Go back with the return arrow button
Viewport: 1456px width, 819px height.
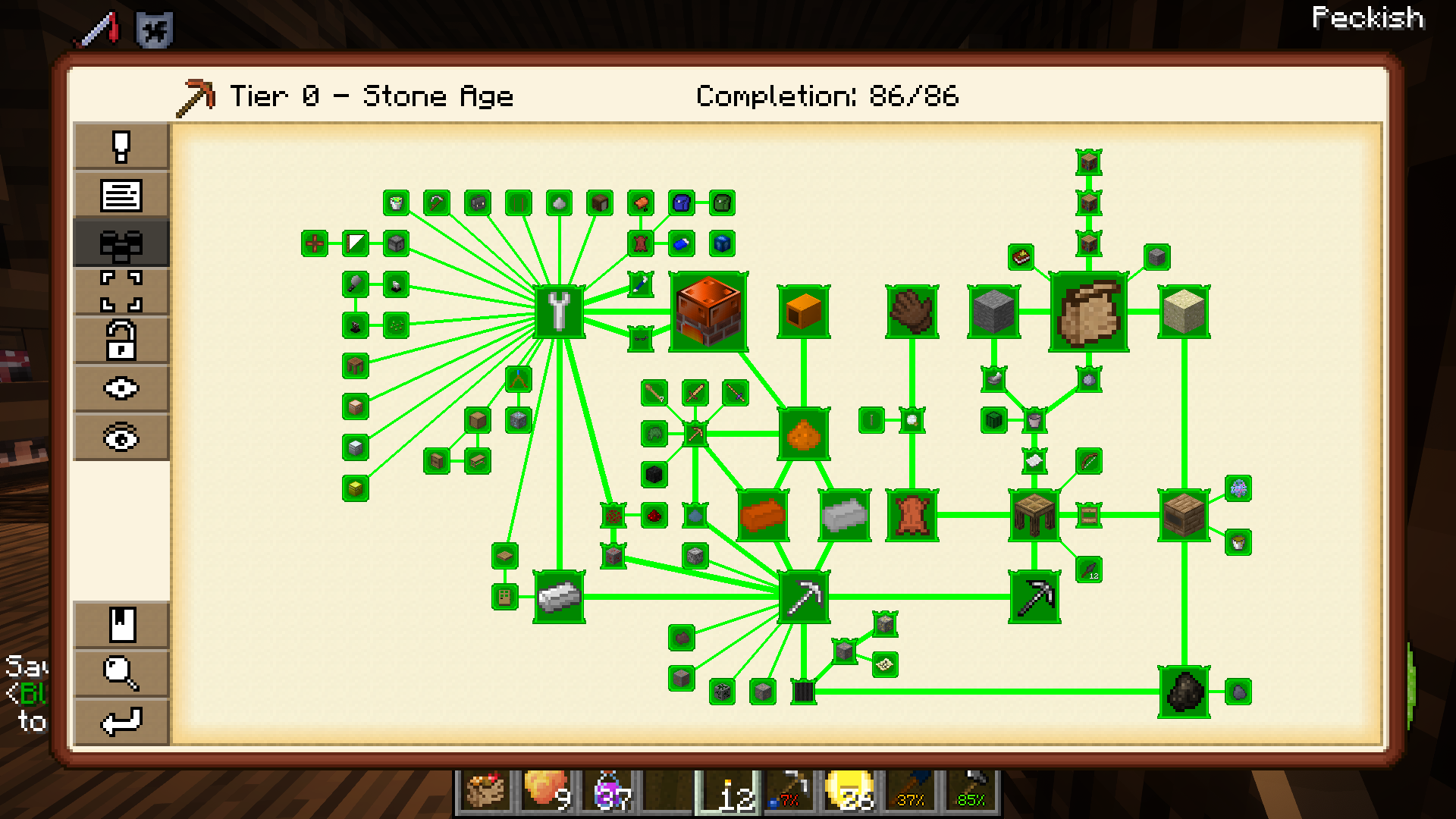pyautogui.click(x=121, y=721)
